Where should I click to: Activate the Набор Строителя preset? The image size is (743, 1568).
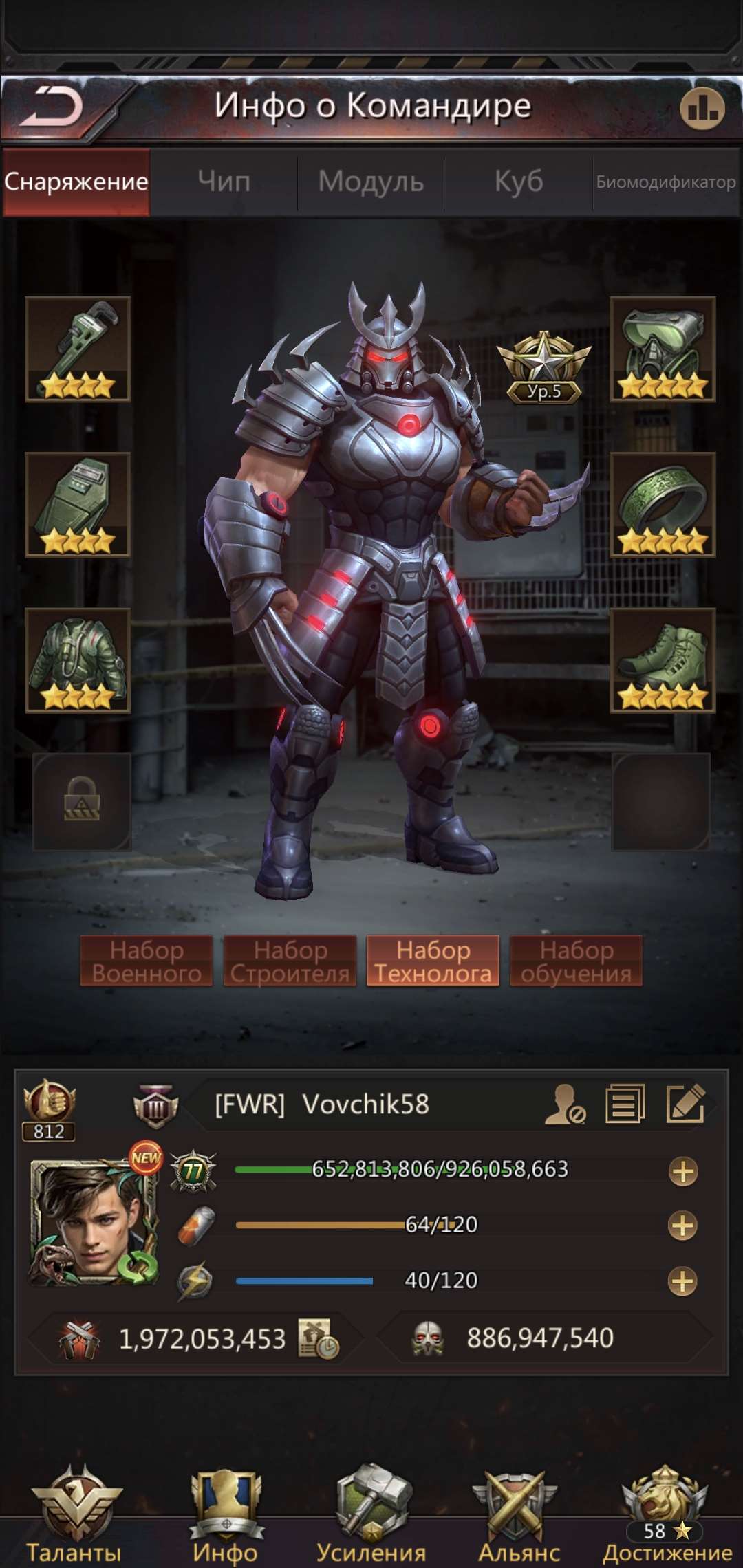[x=290, y=961]
